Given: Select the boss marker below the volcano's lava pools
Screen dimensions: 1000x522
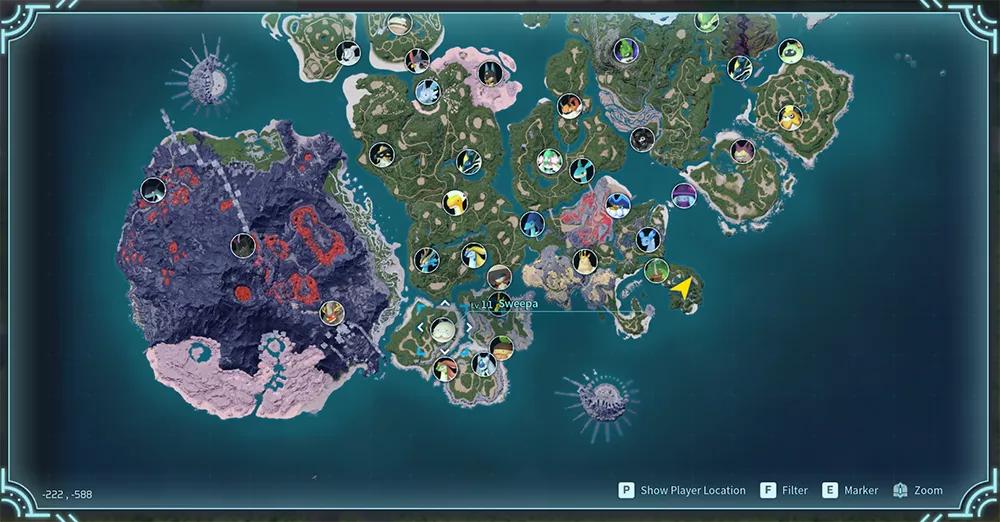Looking at the screenshot, I should tap(332, 313).
